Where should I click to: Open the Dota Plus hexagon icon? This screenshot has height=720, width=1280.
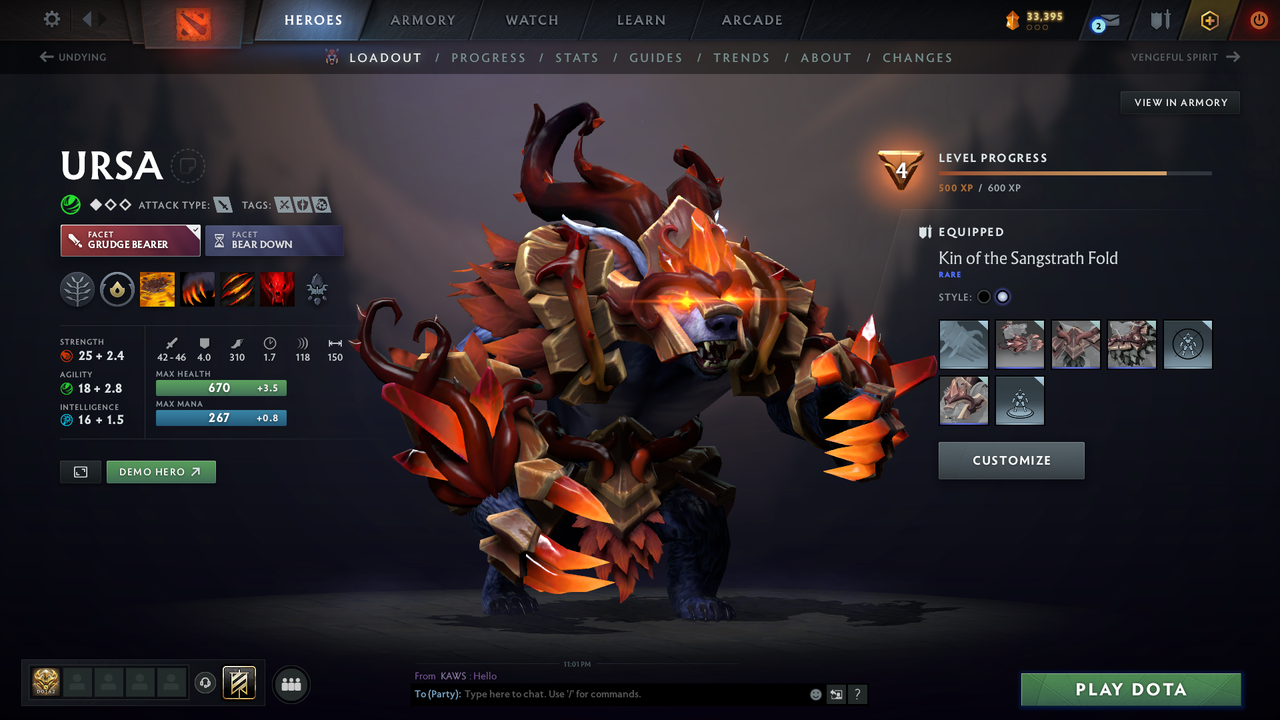[1209, 18]
